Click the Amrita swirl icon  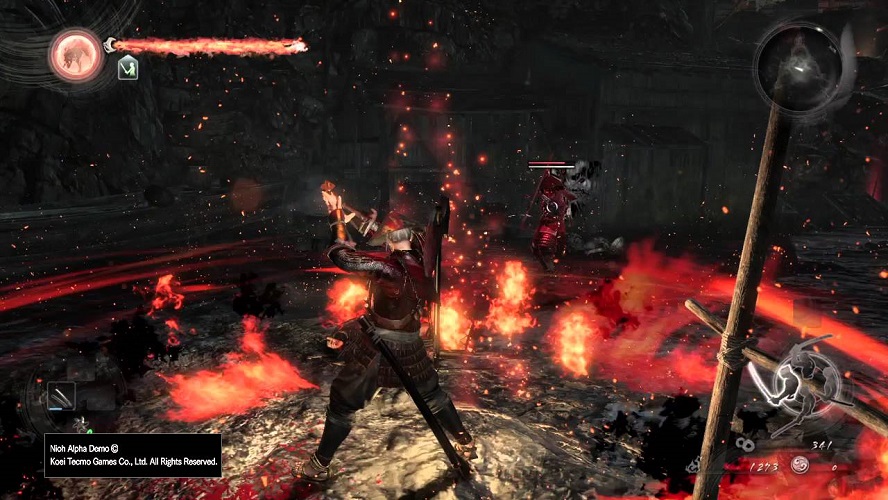[x=800, y=466]
